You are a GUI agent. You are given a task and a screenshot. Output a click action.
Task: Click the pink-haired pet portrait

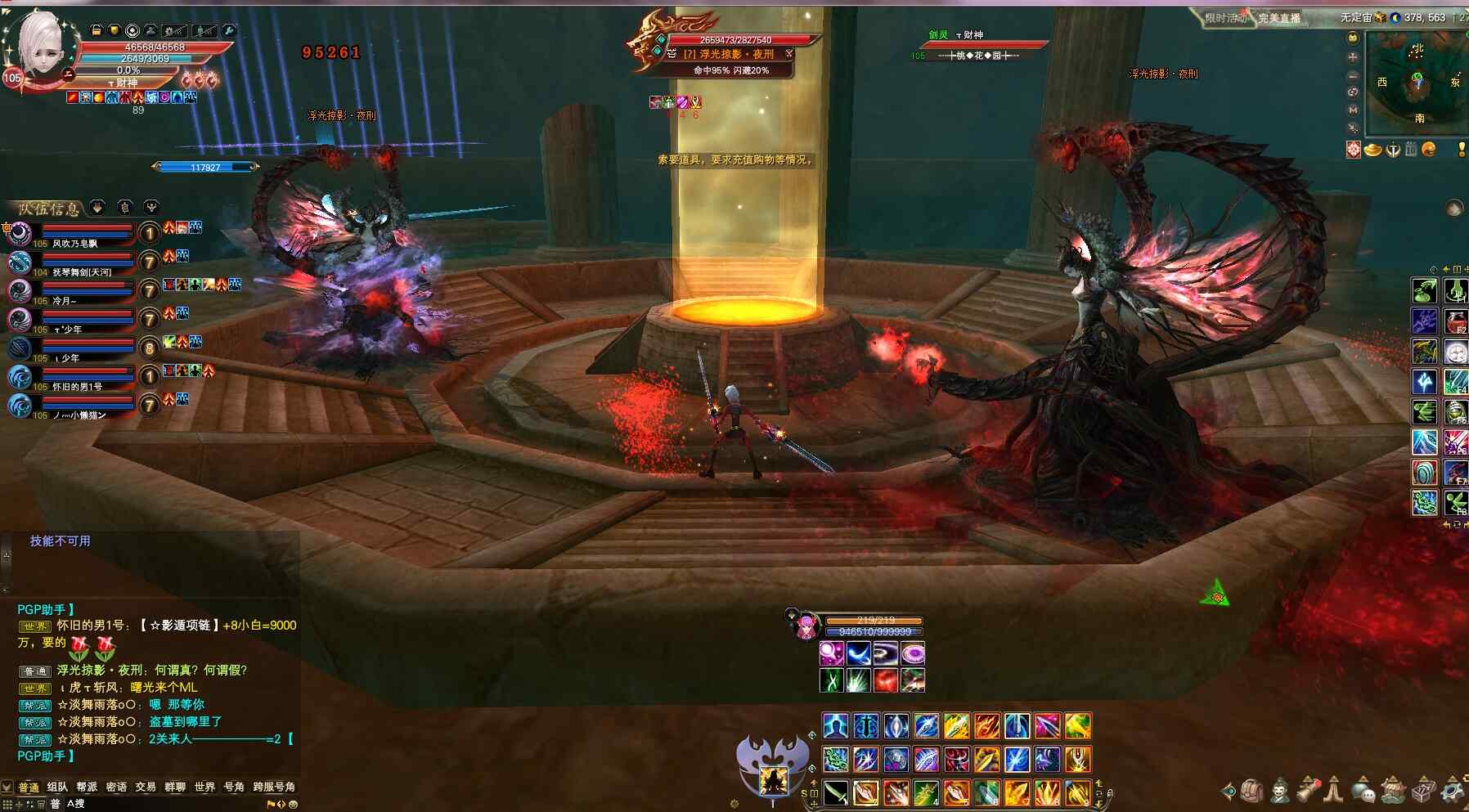pyautogui.click(x=806, y=626)
